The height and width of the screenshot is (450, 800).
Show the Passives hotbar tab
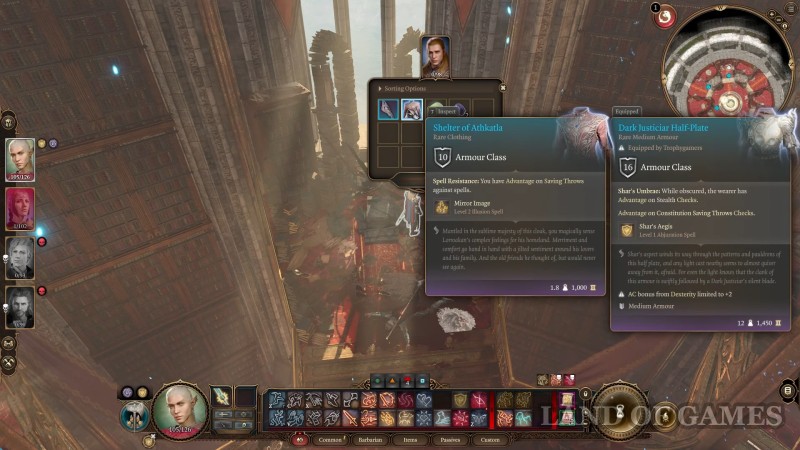(450, 439)
